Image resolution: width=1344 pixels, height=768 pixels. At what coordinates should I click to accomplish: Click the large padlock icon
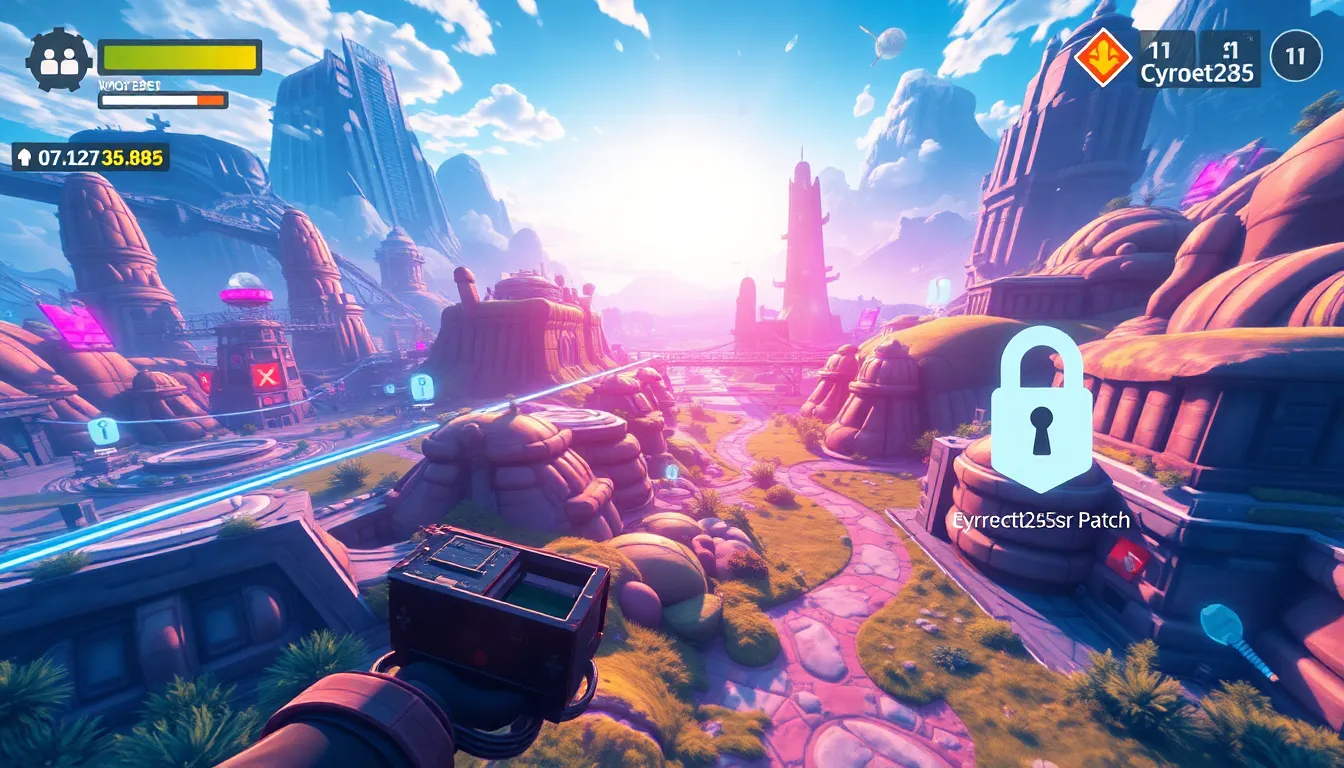point(1041,410)
